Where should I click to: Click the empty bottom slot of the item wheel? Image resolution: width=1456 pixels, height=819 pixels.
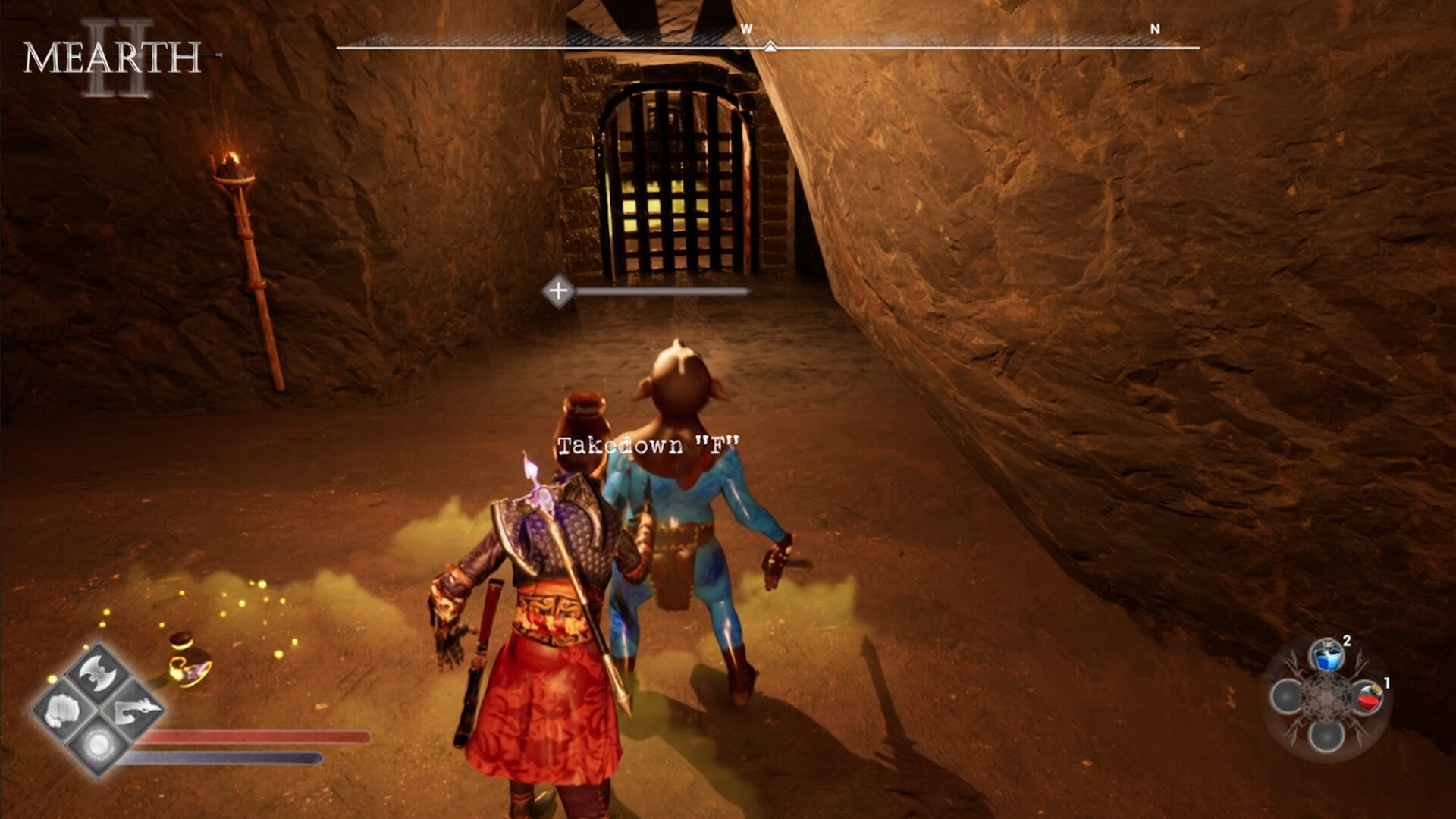point(1326,739)
